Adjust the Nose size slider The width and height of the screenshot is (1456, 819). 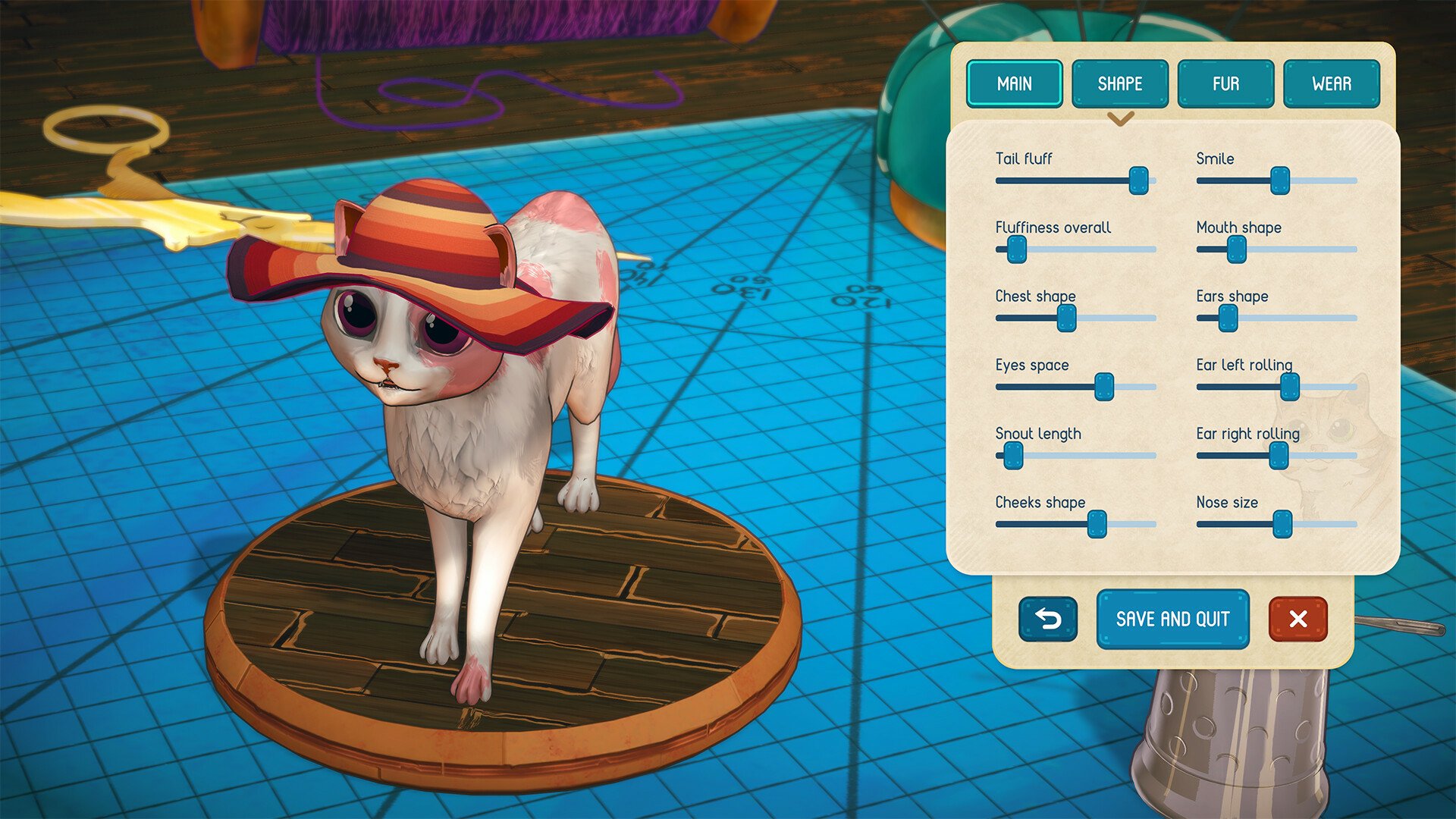click(x=1283, y=524)
